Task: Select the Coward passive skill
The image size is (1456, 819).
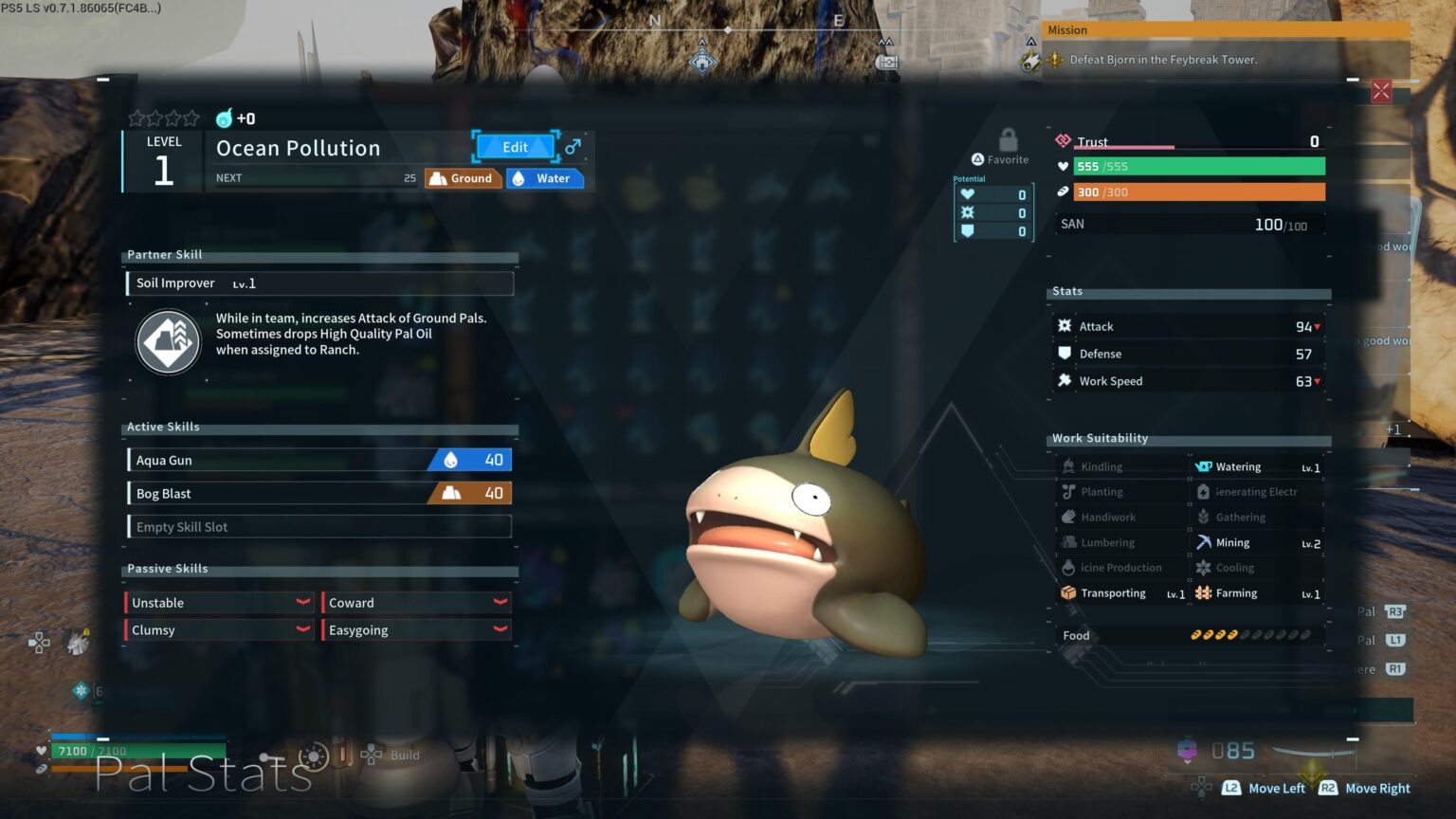Action: coord(416,603)
